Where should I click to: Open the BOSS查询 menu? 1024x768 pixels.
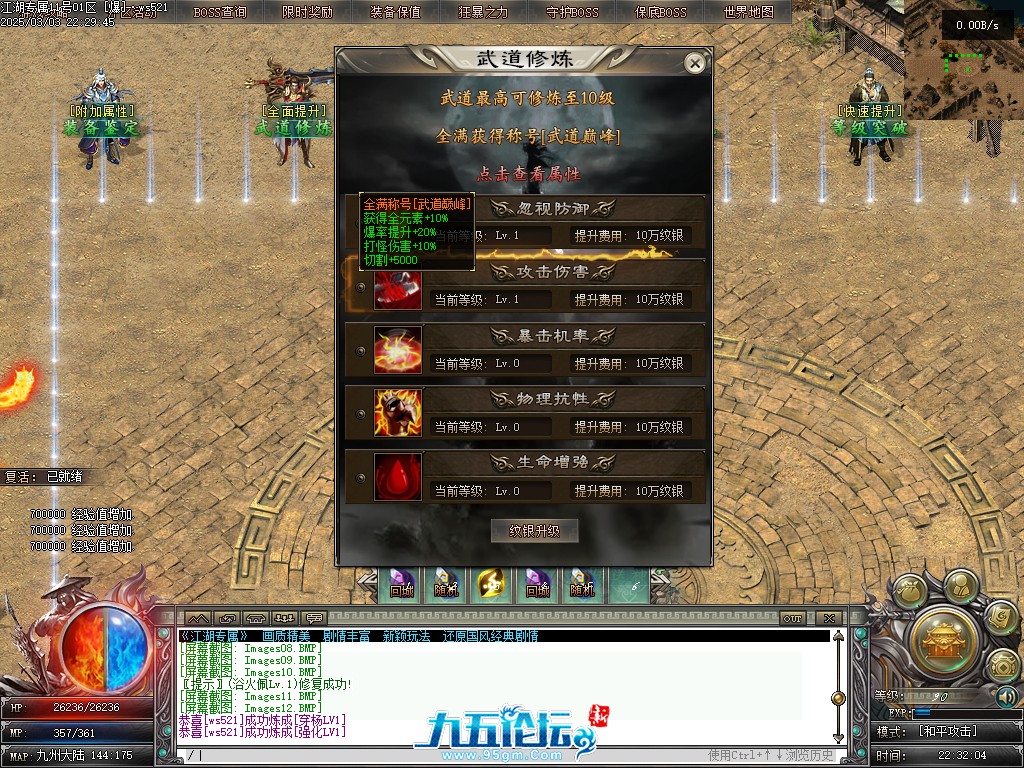coord(220,12)
